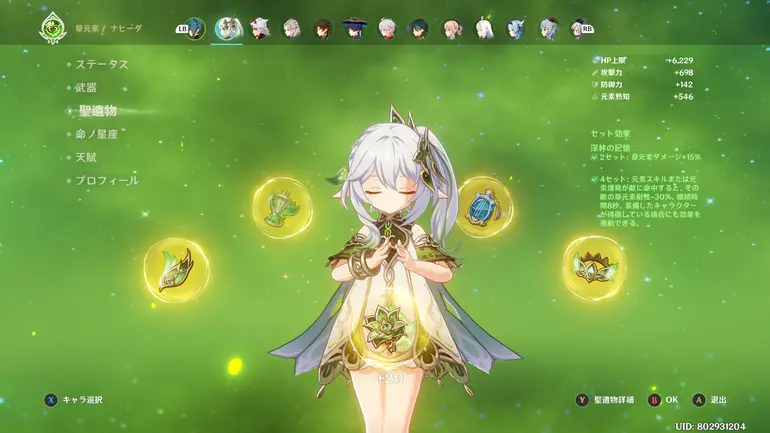Click Nahida's highlighted portrait in the character bar

[227, 28]
